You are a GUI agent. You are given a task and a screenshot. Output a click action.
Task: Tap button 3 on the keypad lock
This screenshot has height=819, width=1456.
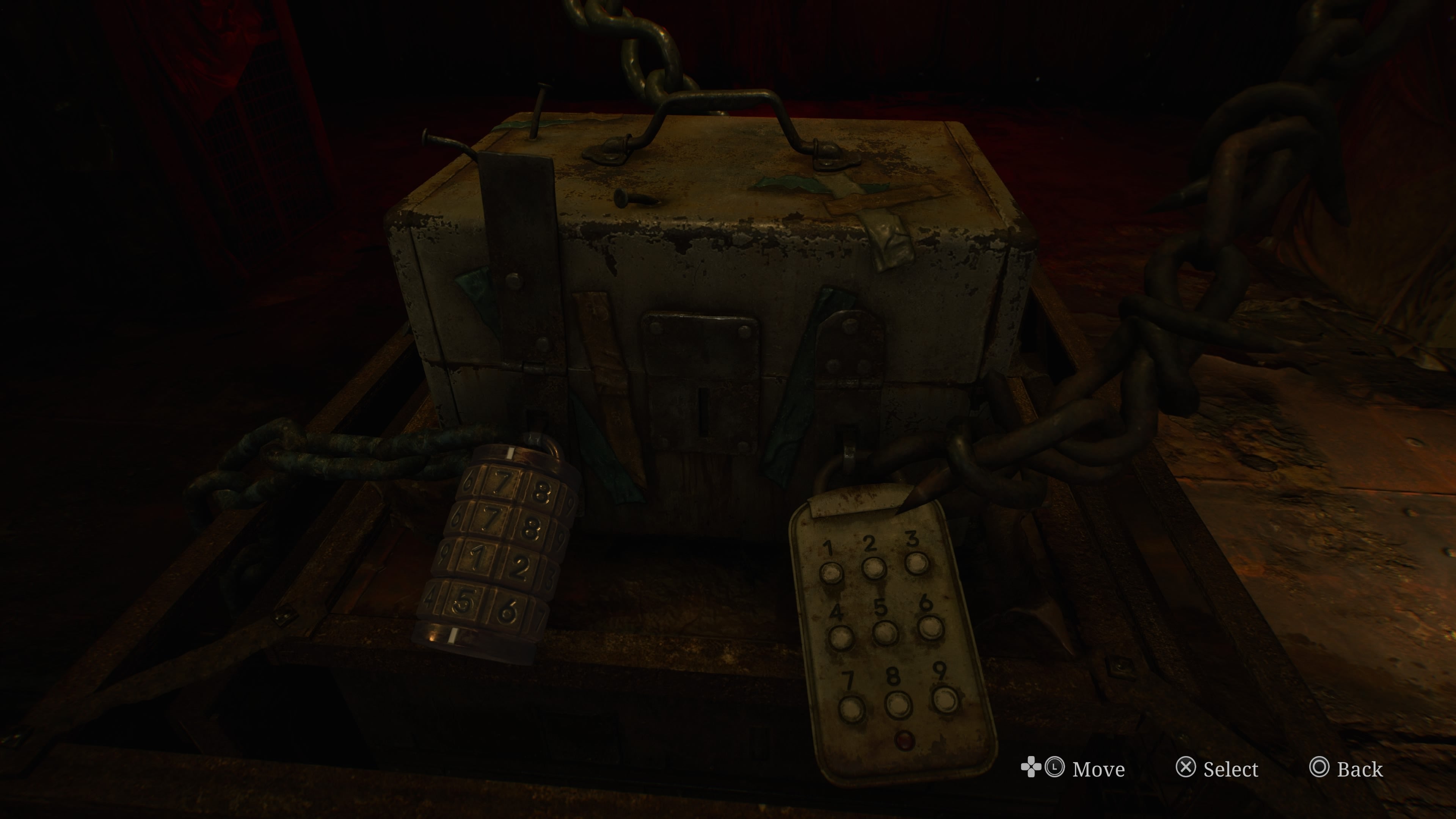[916, 563]
